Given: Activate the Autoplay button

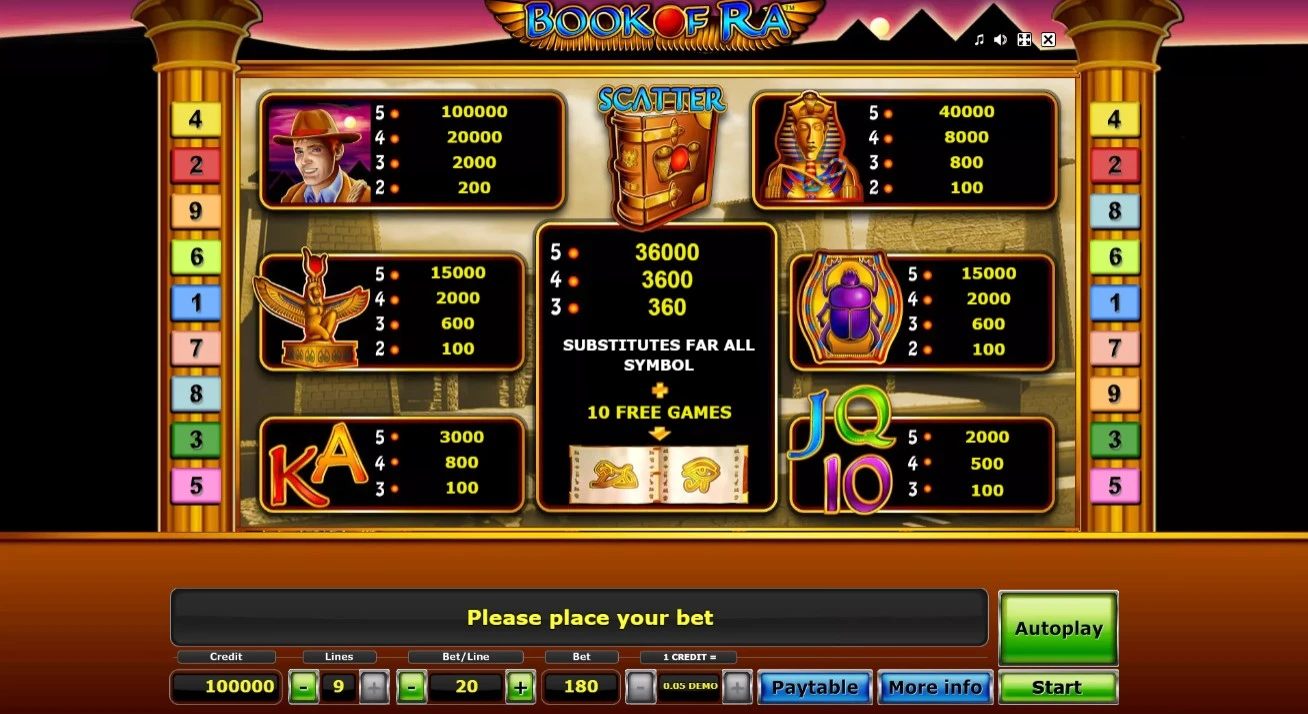Looking at the screenshot, I should point(1058,628).
